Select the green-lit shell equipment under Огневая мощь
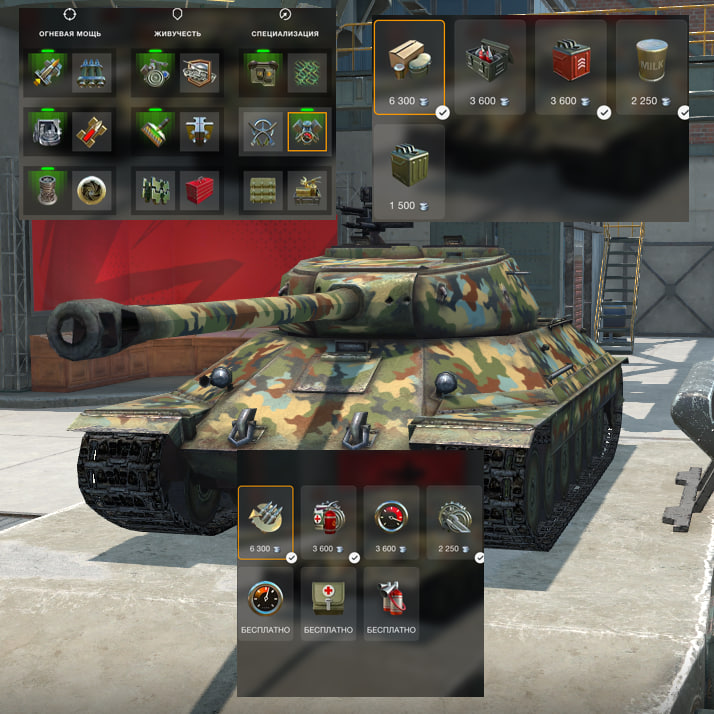 point(48,74)
